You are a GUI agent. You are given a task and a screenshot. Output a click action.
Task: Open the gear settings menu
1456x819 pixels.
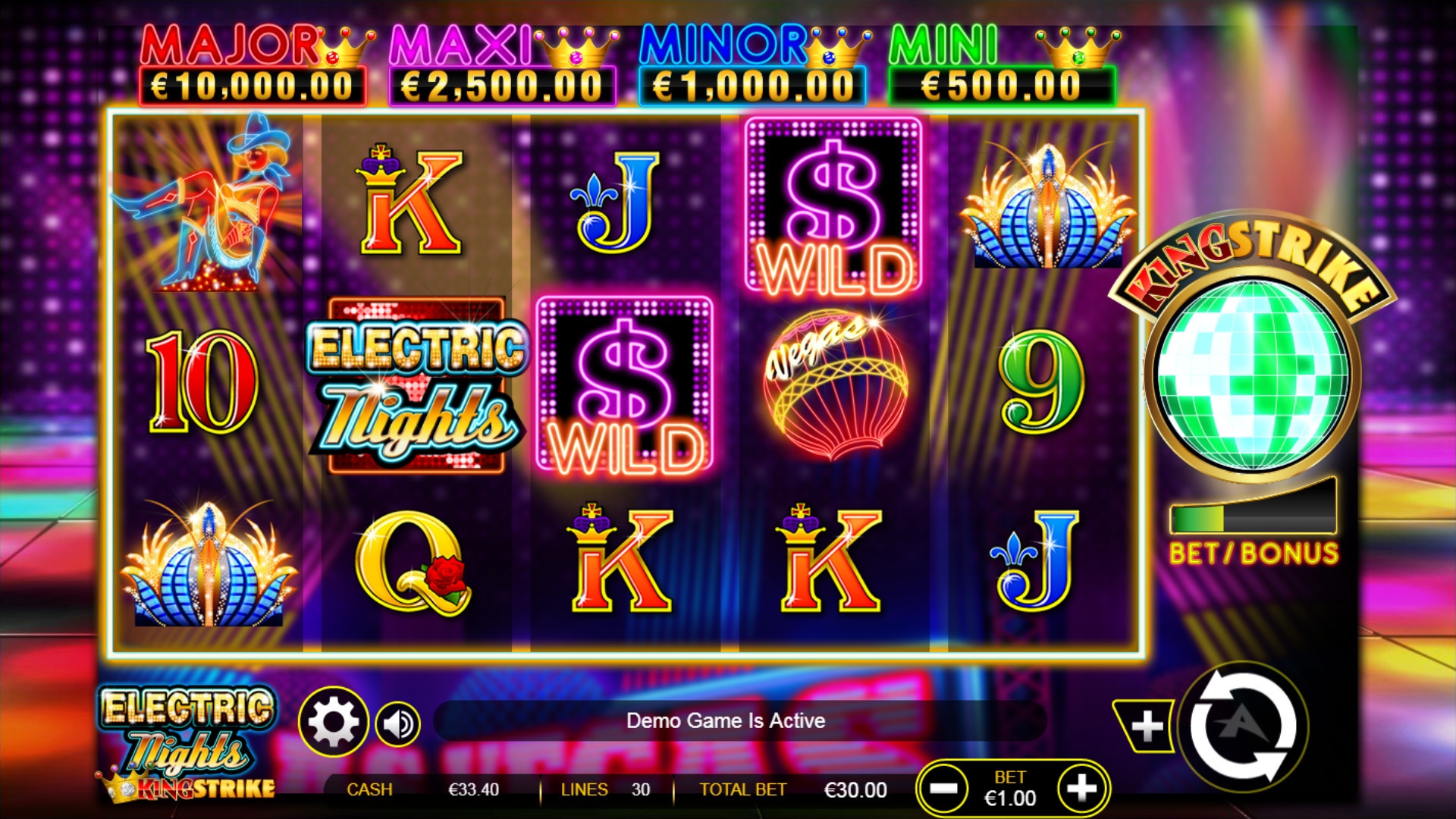[333, 722]
